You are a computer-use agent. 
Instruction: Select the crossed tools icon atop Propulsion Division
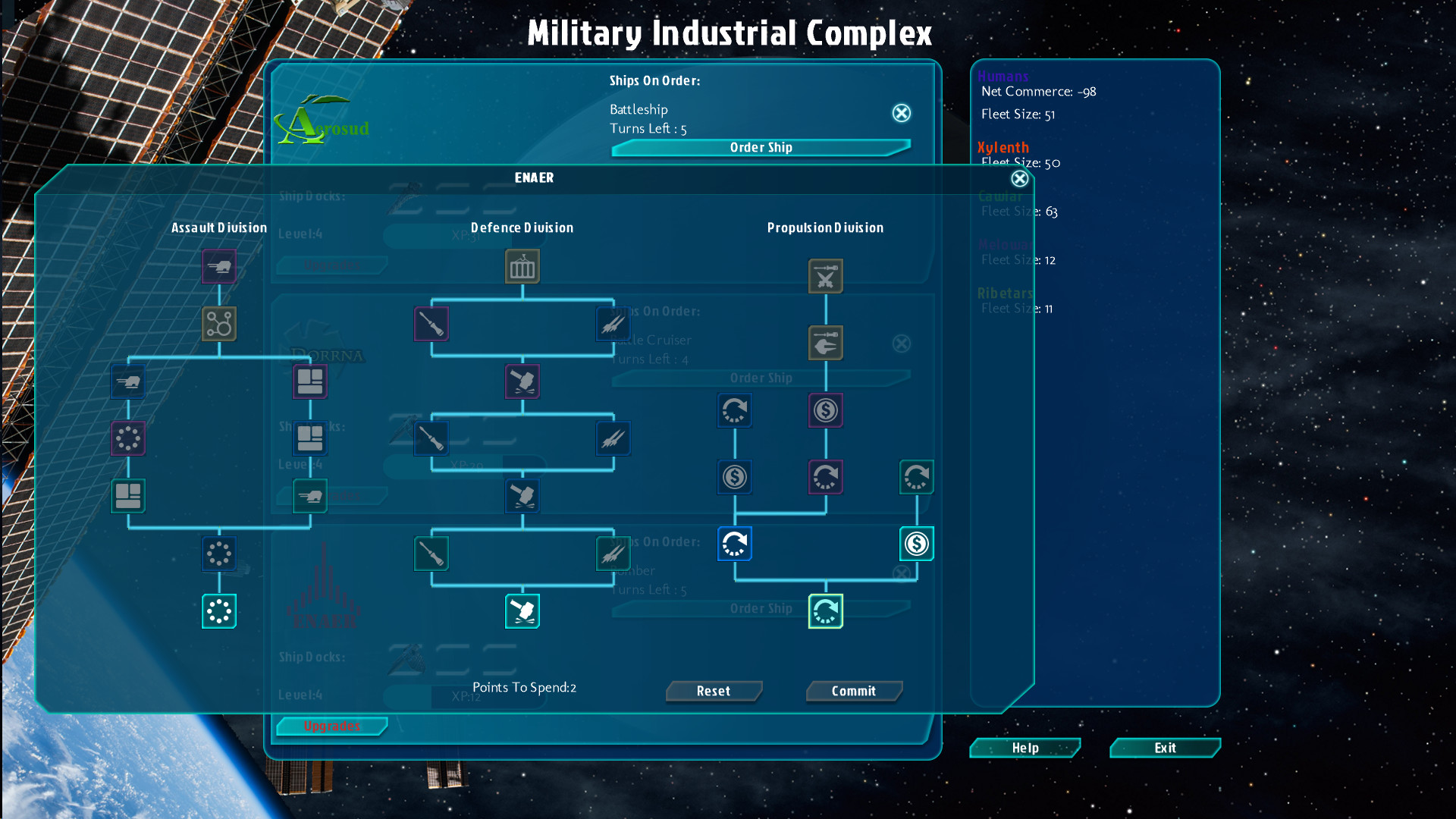(826, 276)
